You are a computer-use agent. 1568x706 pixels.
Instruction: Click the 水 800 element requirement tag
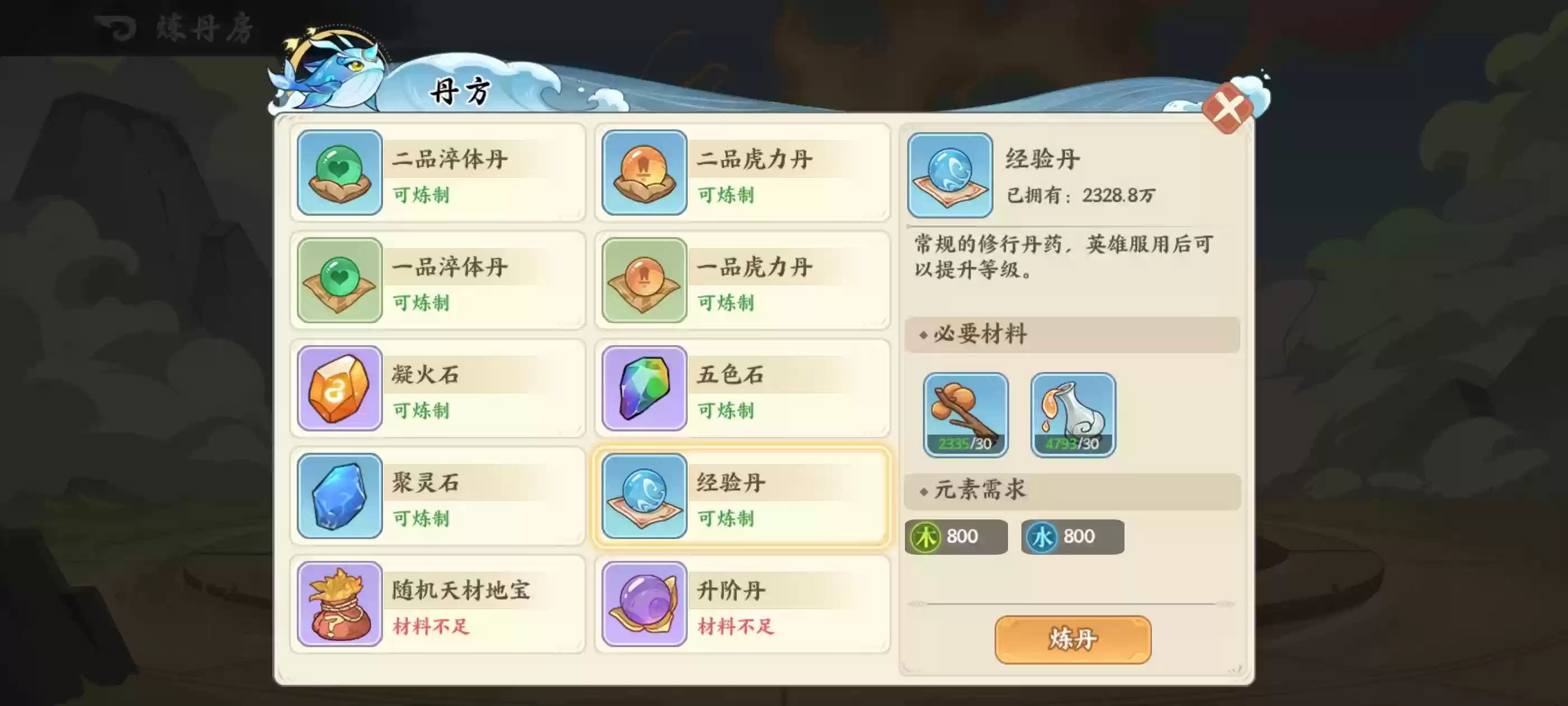pyautogui.click(x=1071, y=537)
